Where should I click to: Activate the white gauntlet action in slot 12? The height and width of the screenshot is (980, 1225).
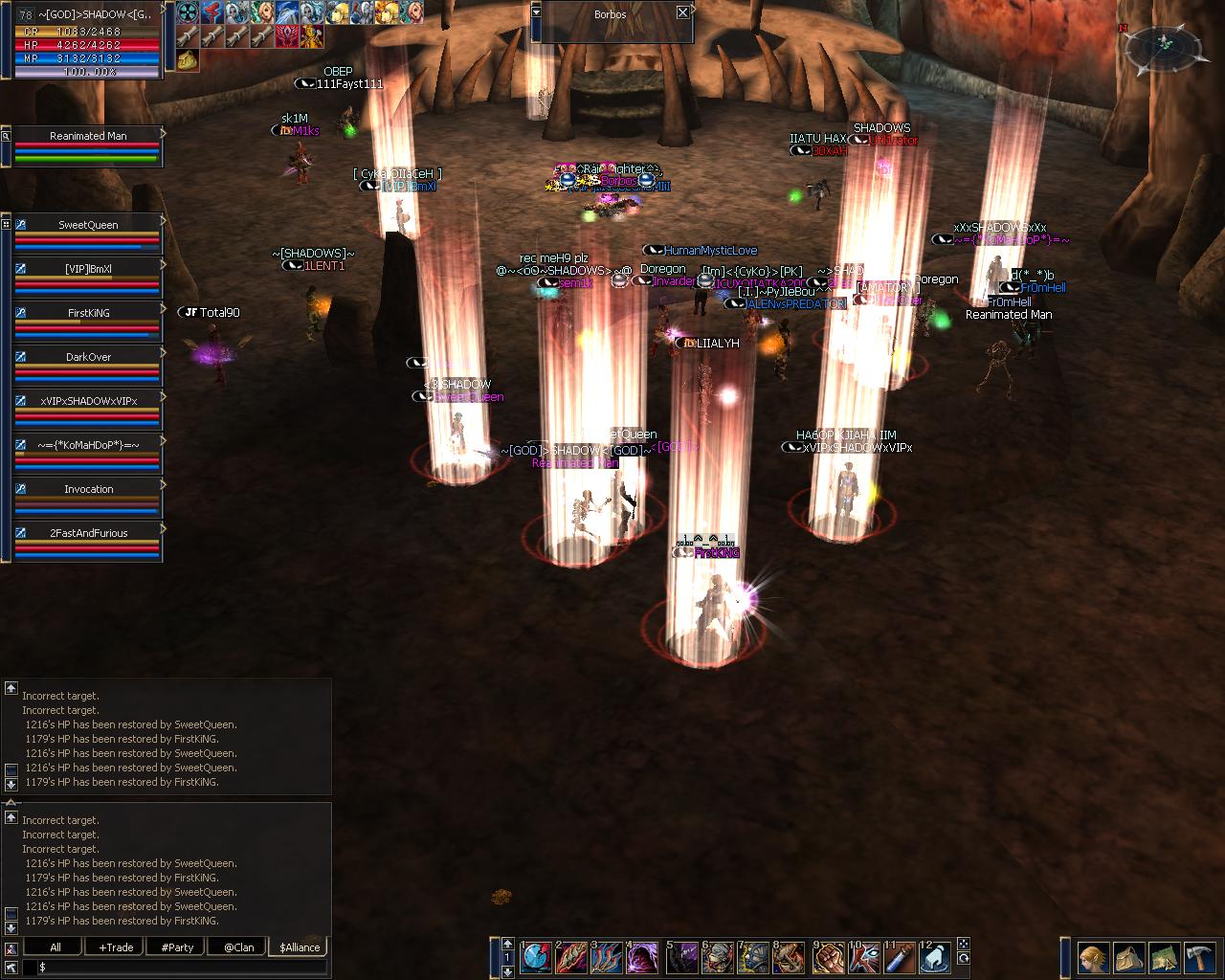(937, 956)
